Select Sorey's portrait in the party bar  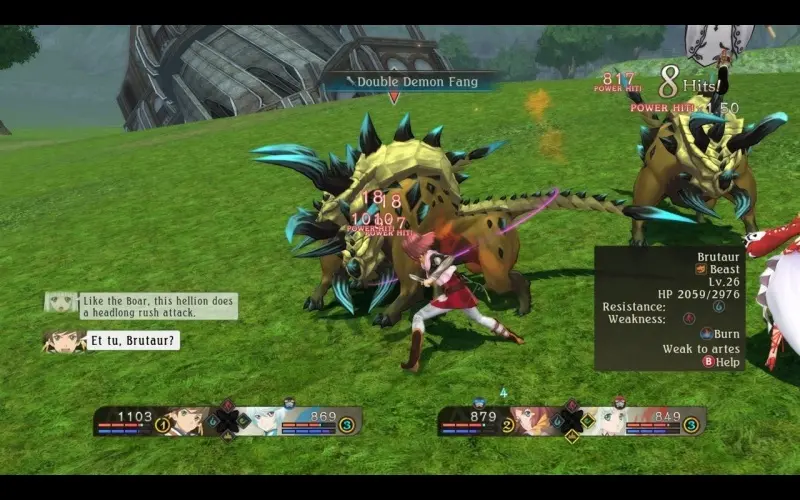point(186,420)
